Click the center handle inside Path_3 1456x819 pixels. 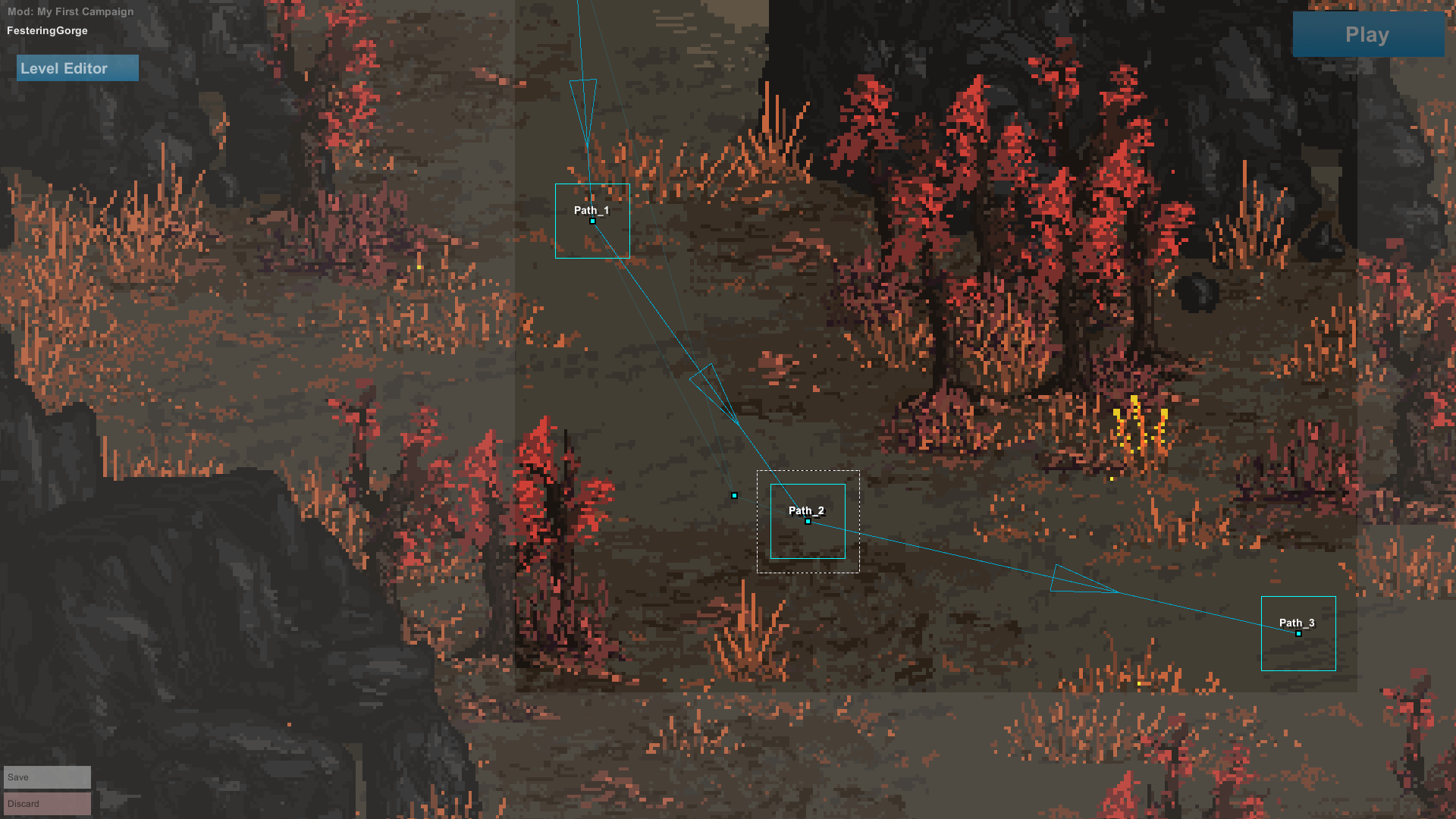(1298, 632)
